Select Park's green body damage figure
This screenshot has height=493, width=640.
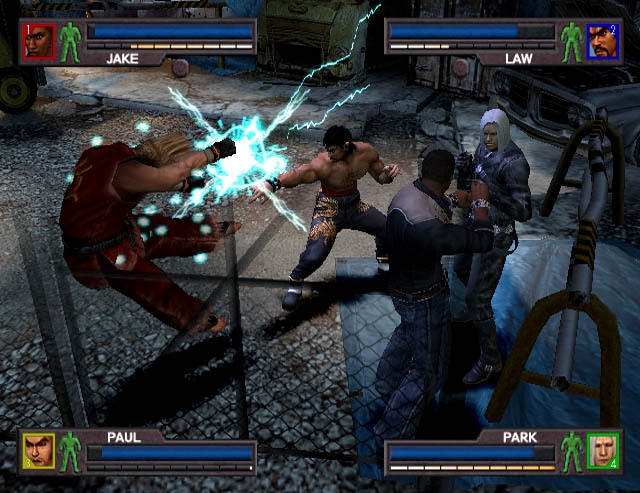572,450
